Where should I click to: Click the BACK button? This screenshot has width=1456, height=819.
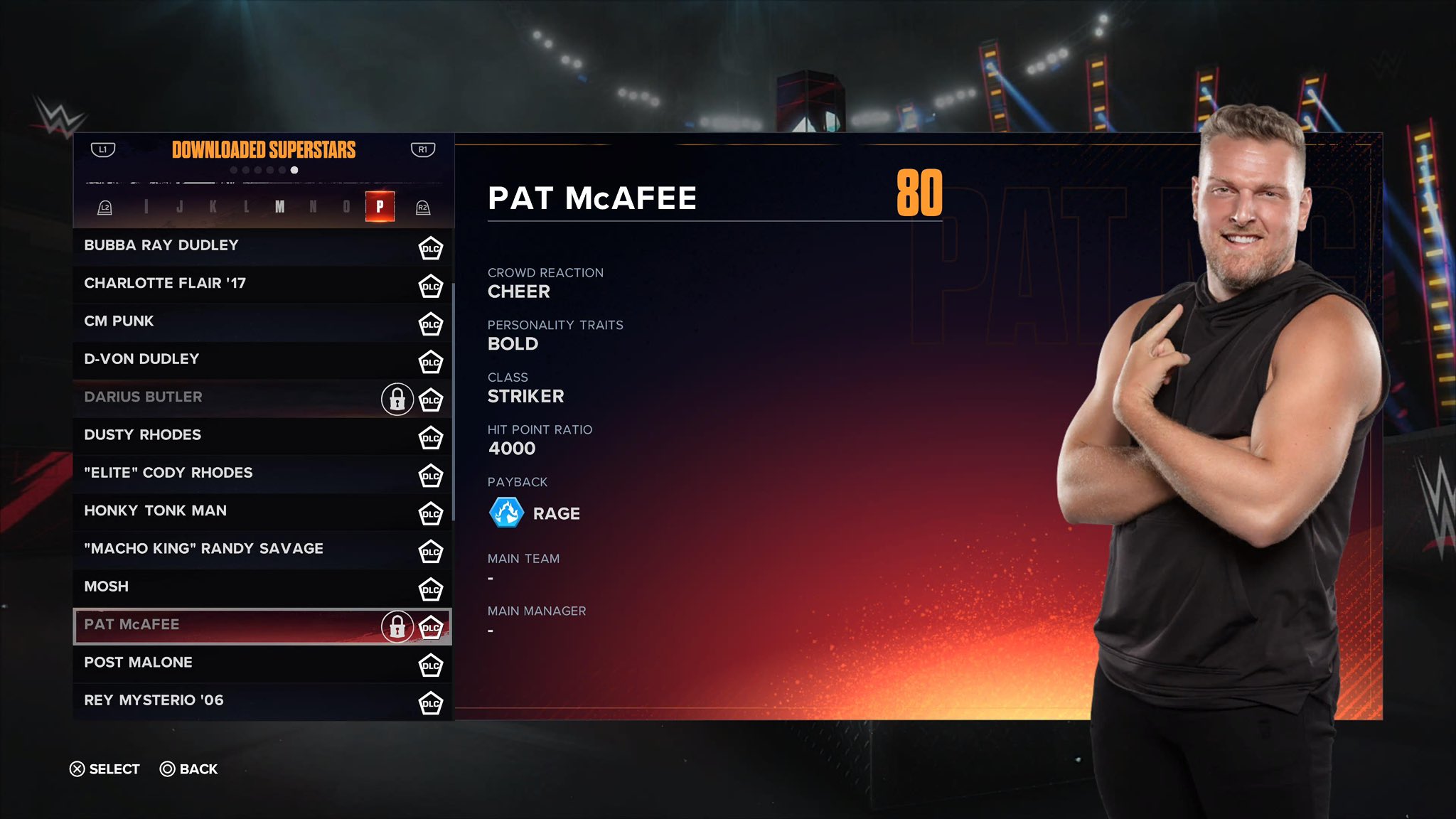coord(191,769)
